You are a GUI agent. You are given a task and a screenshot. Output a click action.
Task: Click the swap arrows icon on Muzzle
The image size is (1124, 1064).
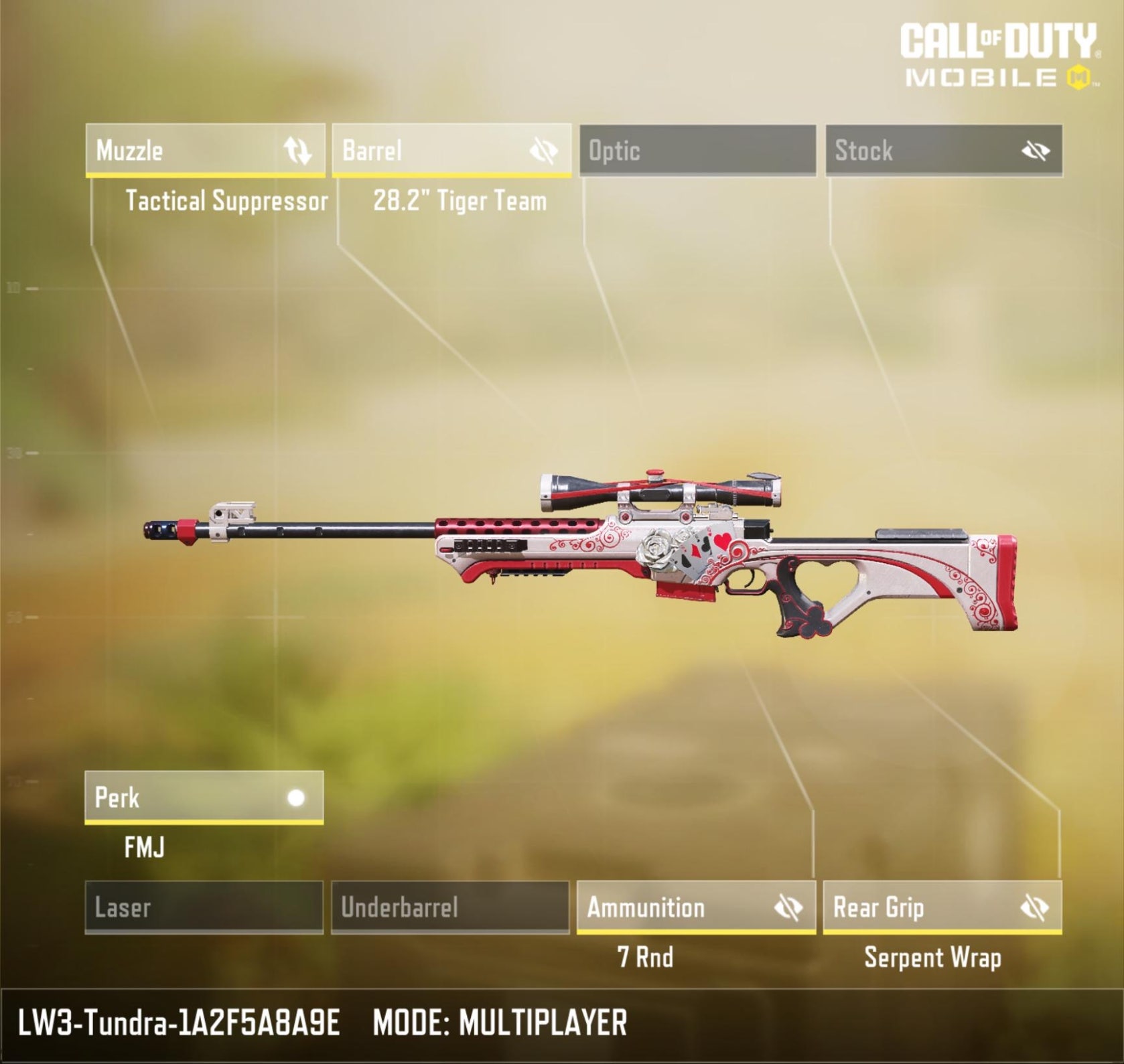click(297, 151)
